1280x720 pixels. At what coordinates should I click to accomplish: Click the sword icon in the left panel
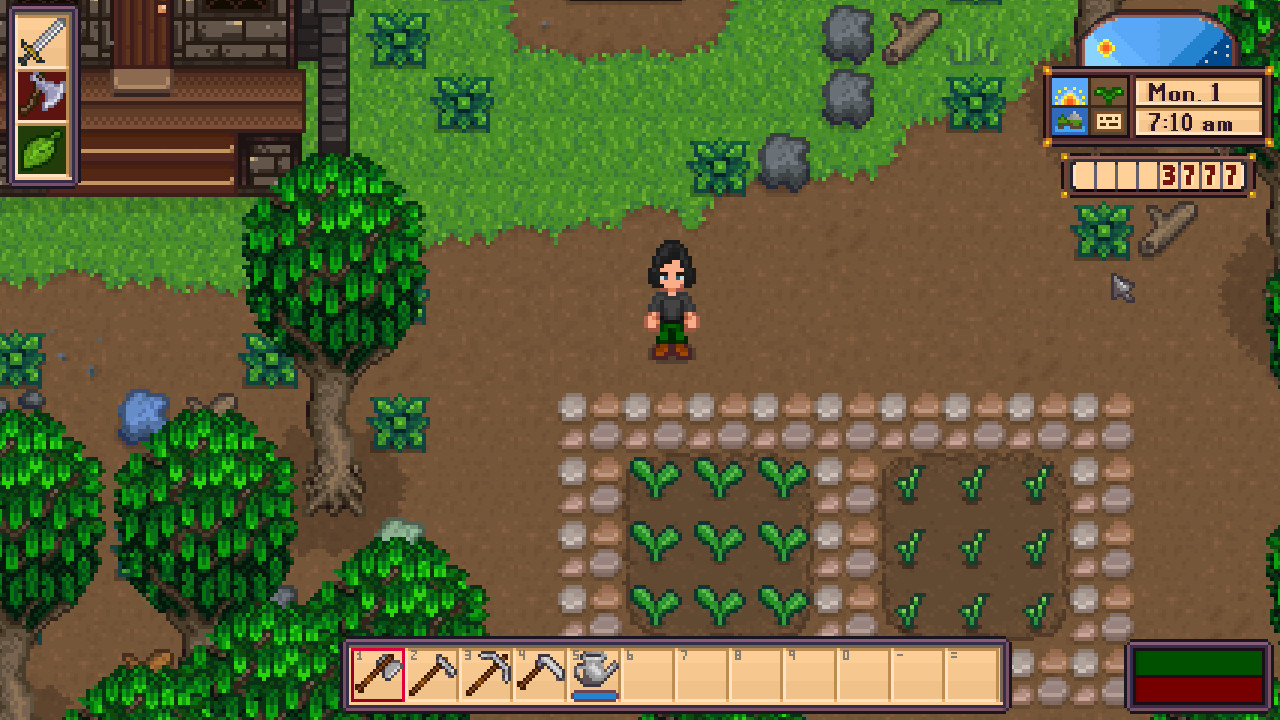(40, 40)
